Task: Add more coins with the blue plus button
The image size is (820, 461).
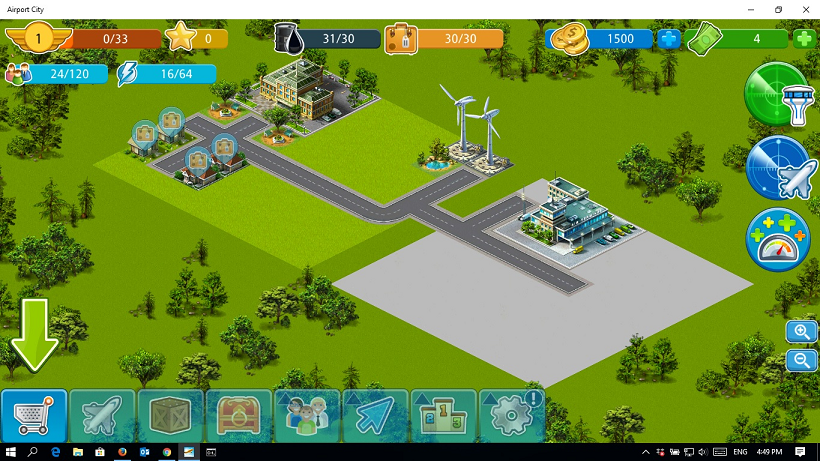Action: 668,40
